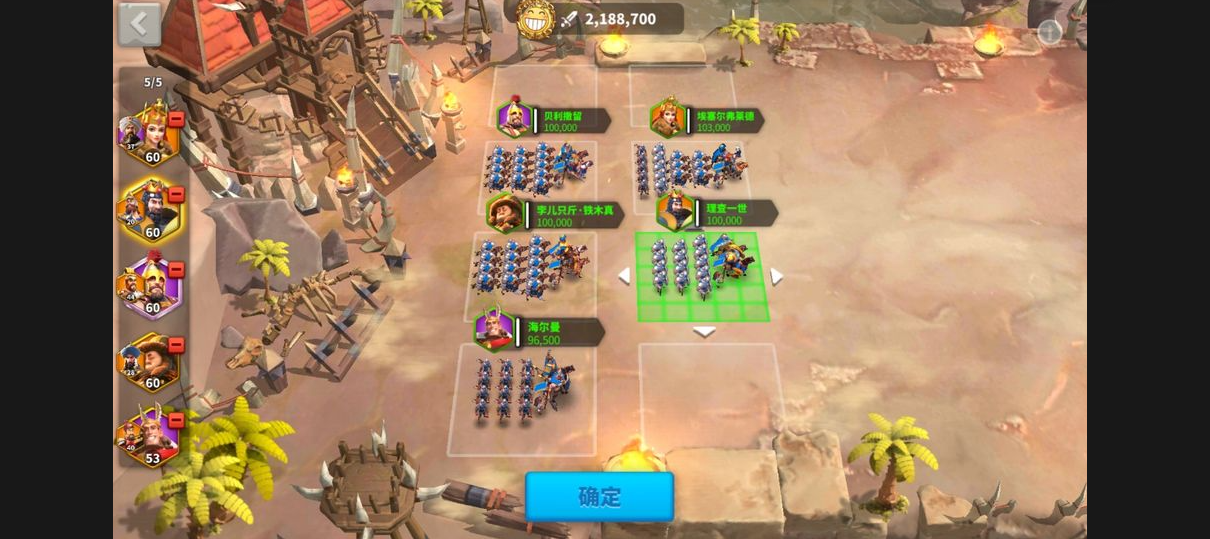
Task: Select the 贝利撒留 army on the grid
Action: (x=538, y=167)
